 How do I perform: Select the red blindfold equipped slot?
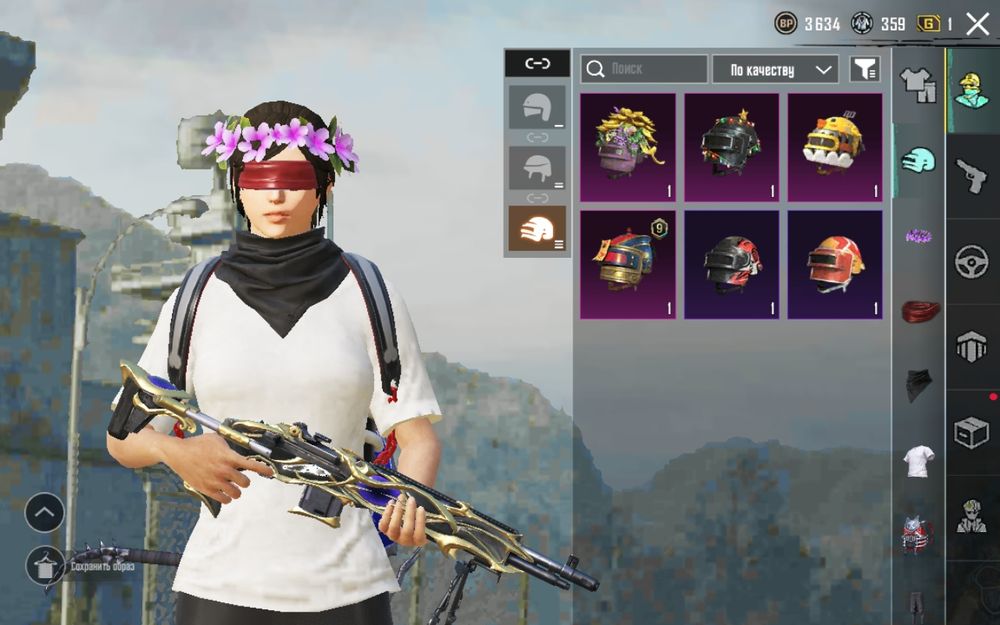pyautogui.click(x=918, y=312)
